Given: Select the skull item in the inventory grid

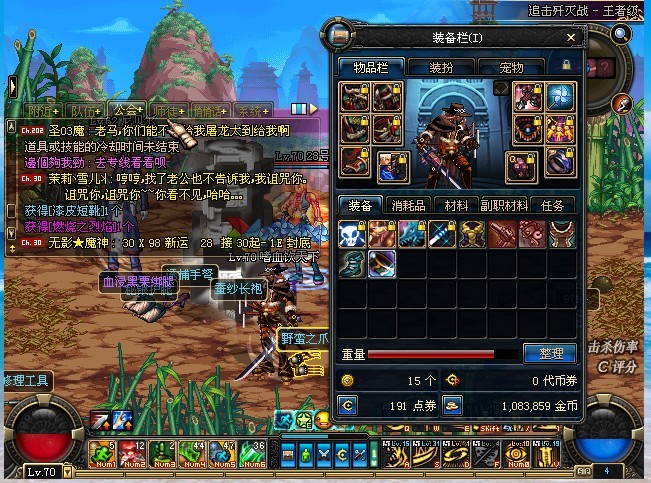Looking at the screenshot, I should point(349,234).
